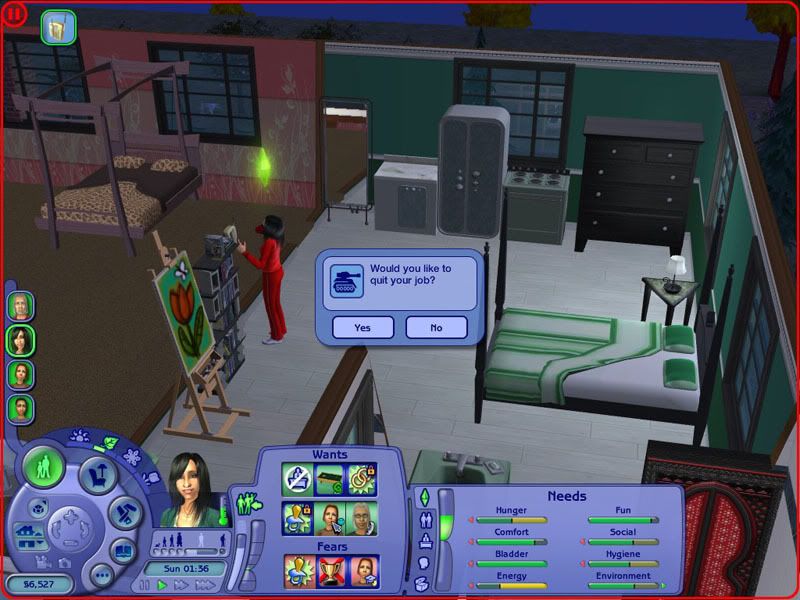Select the queued action icon at top

click(59, 26)
